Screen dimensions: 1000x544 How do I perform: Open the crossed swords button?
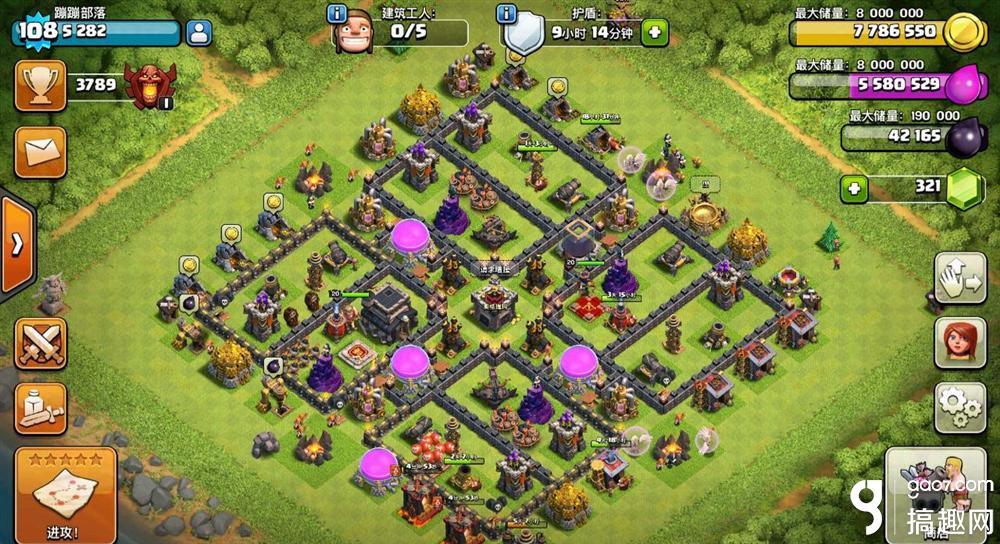(40, 343)
